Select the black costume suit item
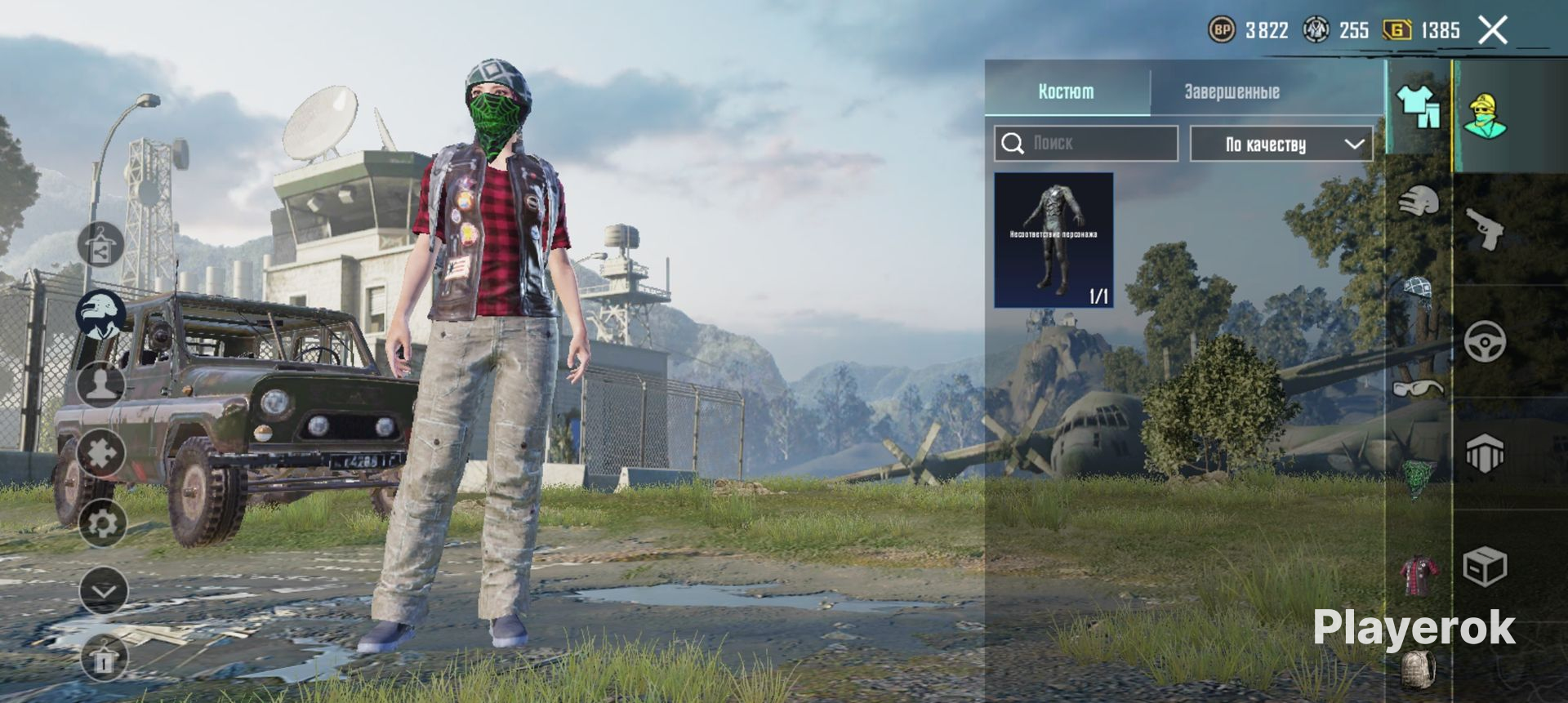The image size is (1568, 703). (1053, 240)
